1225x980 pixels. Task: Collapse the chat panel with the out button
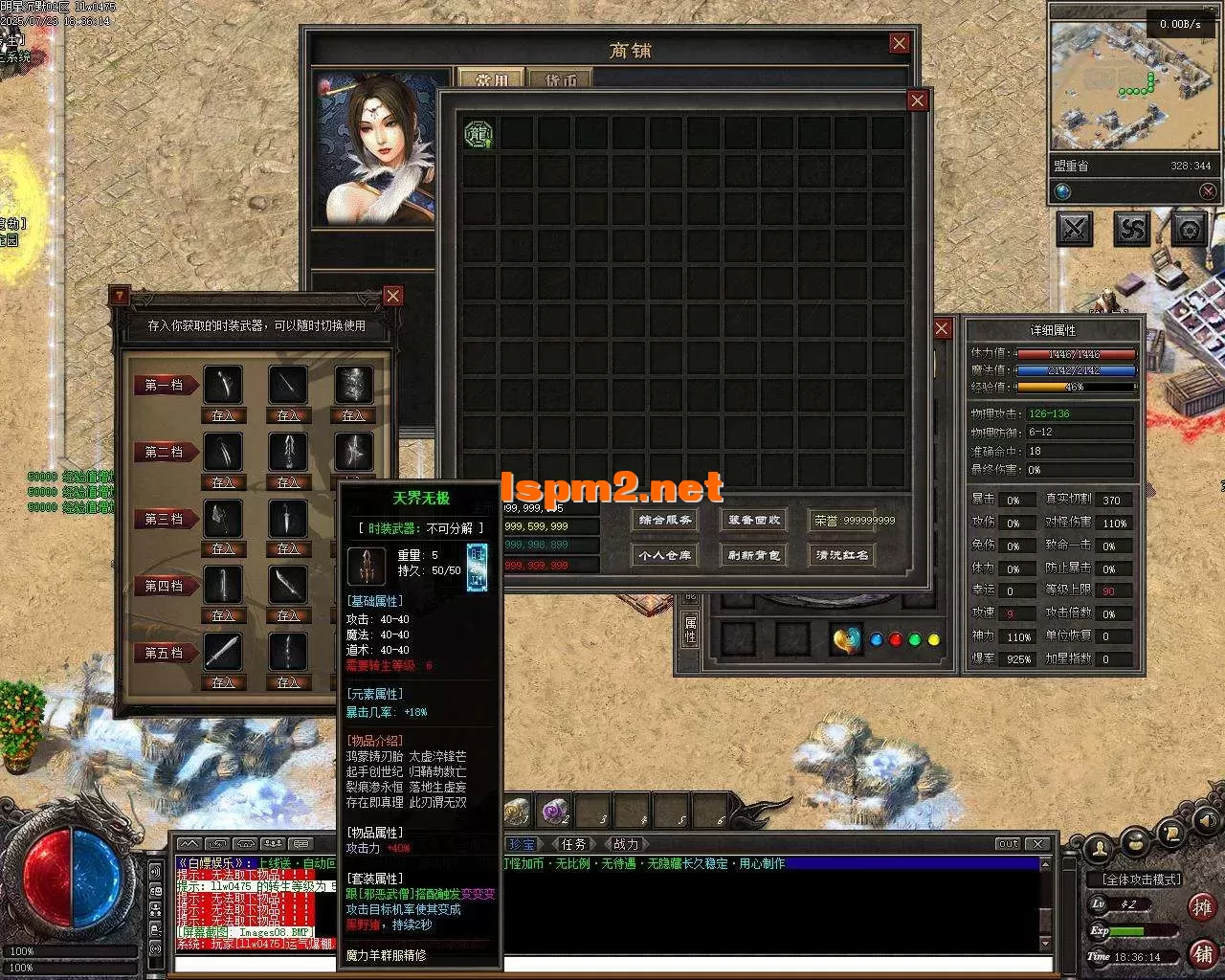click(x=1008, y=843)
